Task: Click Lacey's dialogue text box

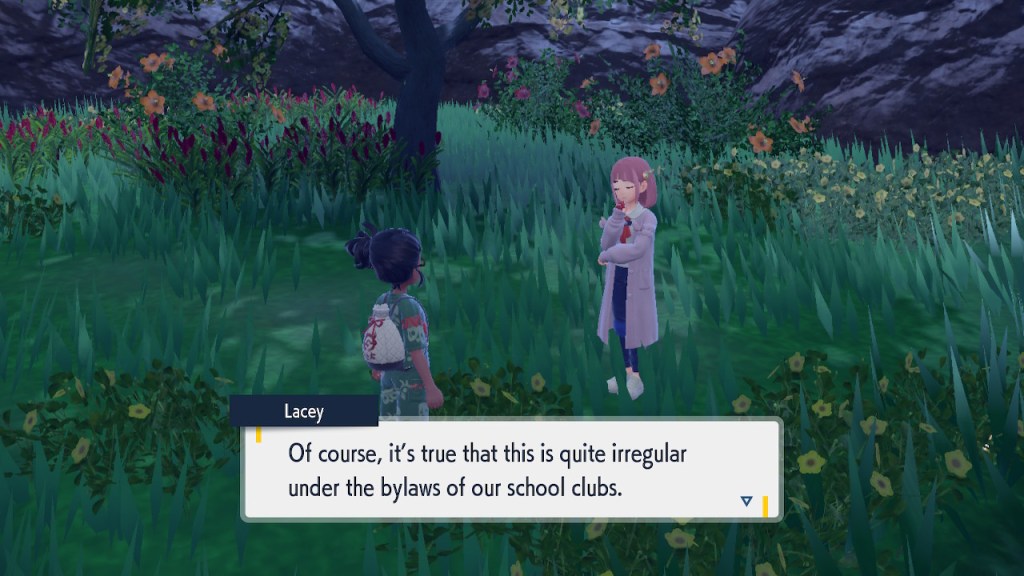Action: pyautogui.click(x=510, y=469)
